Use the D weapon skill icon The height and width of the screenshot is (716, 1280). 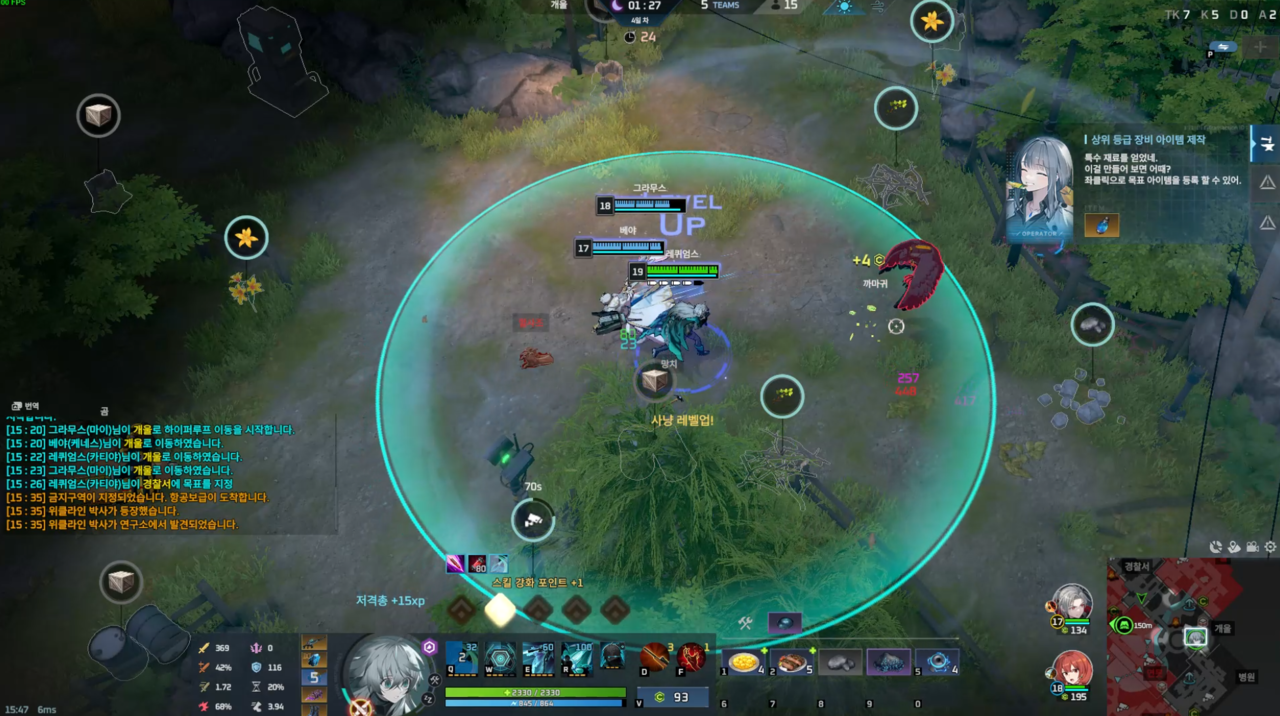[x=654, y=658]
